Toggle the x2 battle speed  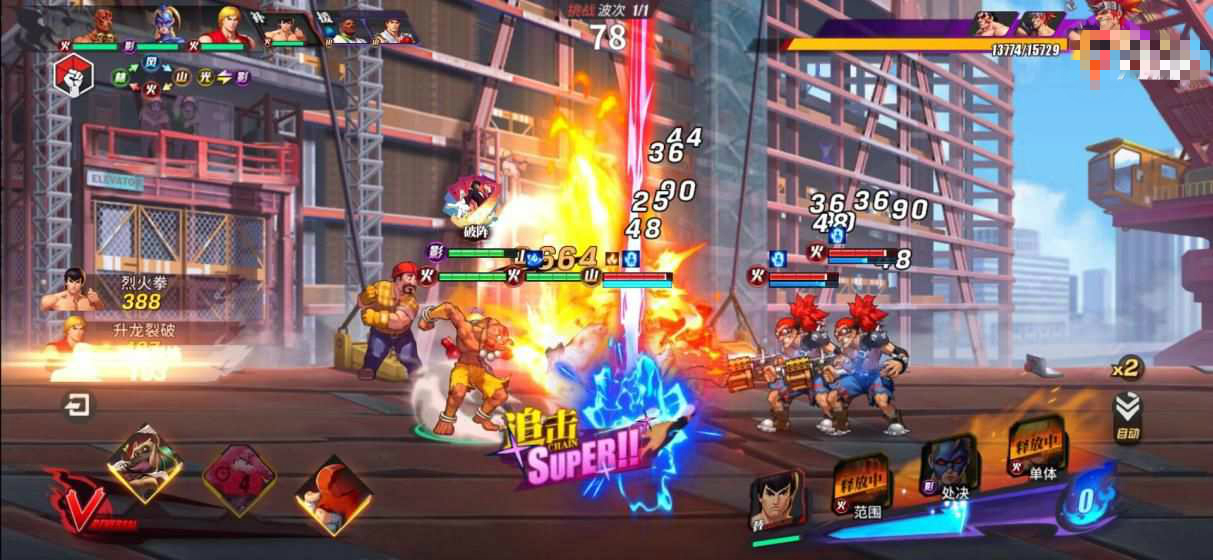point(1127,368)
